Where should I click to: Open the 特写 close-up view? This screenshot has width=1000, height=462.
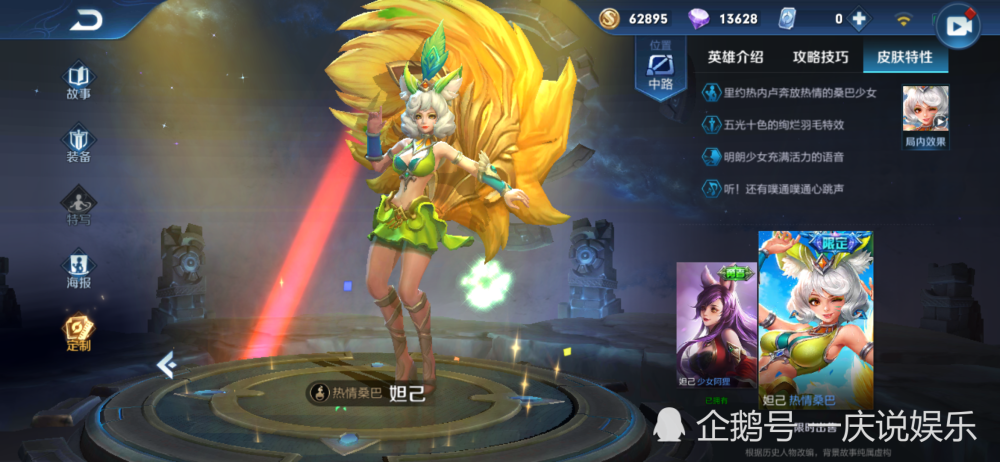coord(78,206)
